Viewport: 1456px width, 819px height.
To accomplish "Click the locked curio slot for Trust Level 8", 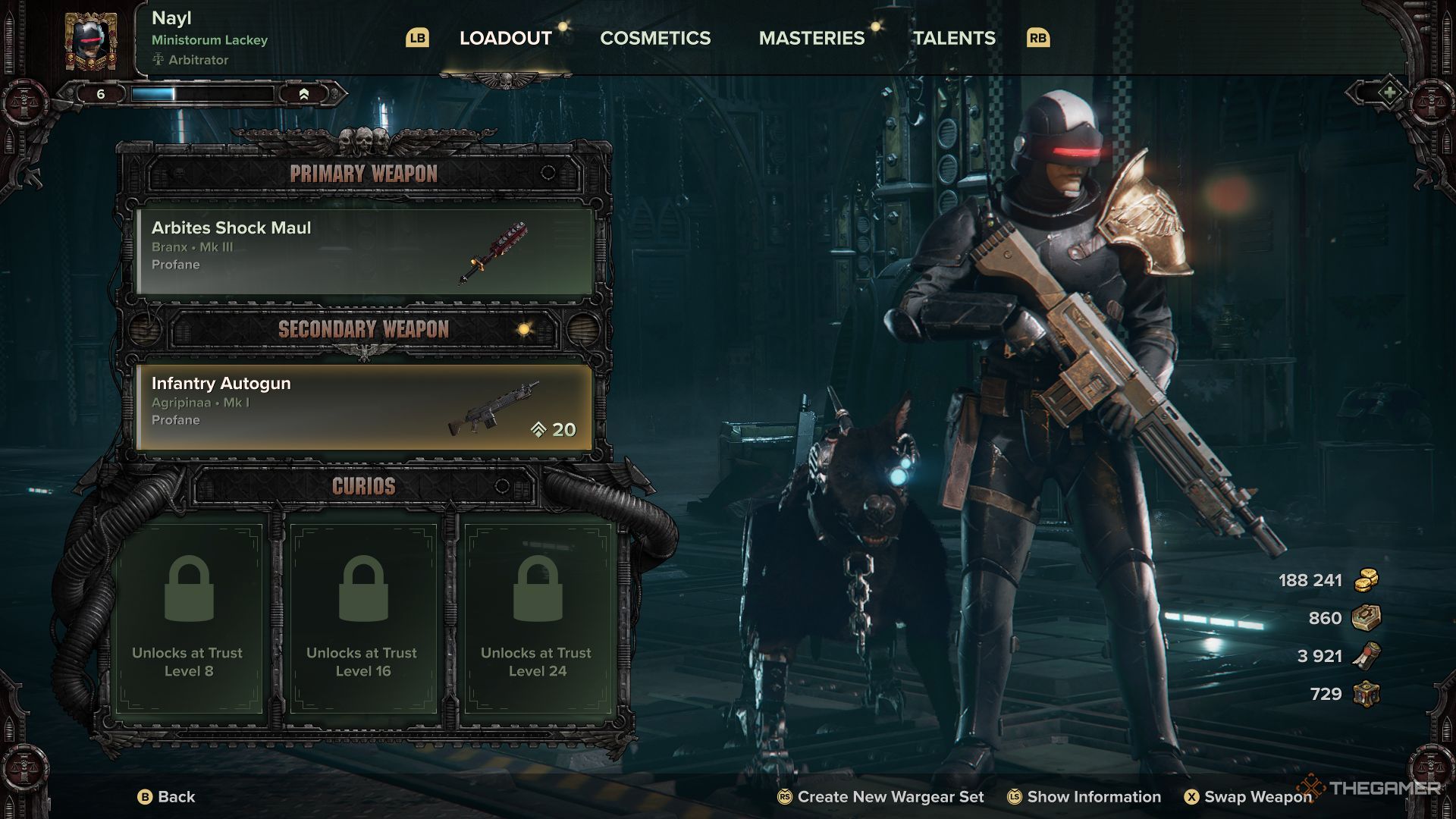I will pyautogui.click(x=188, y=616).
